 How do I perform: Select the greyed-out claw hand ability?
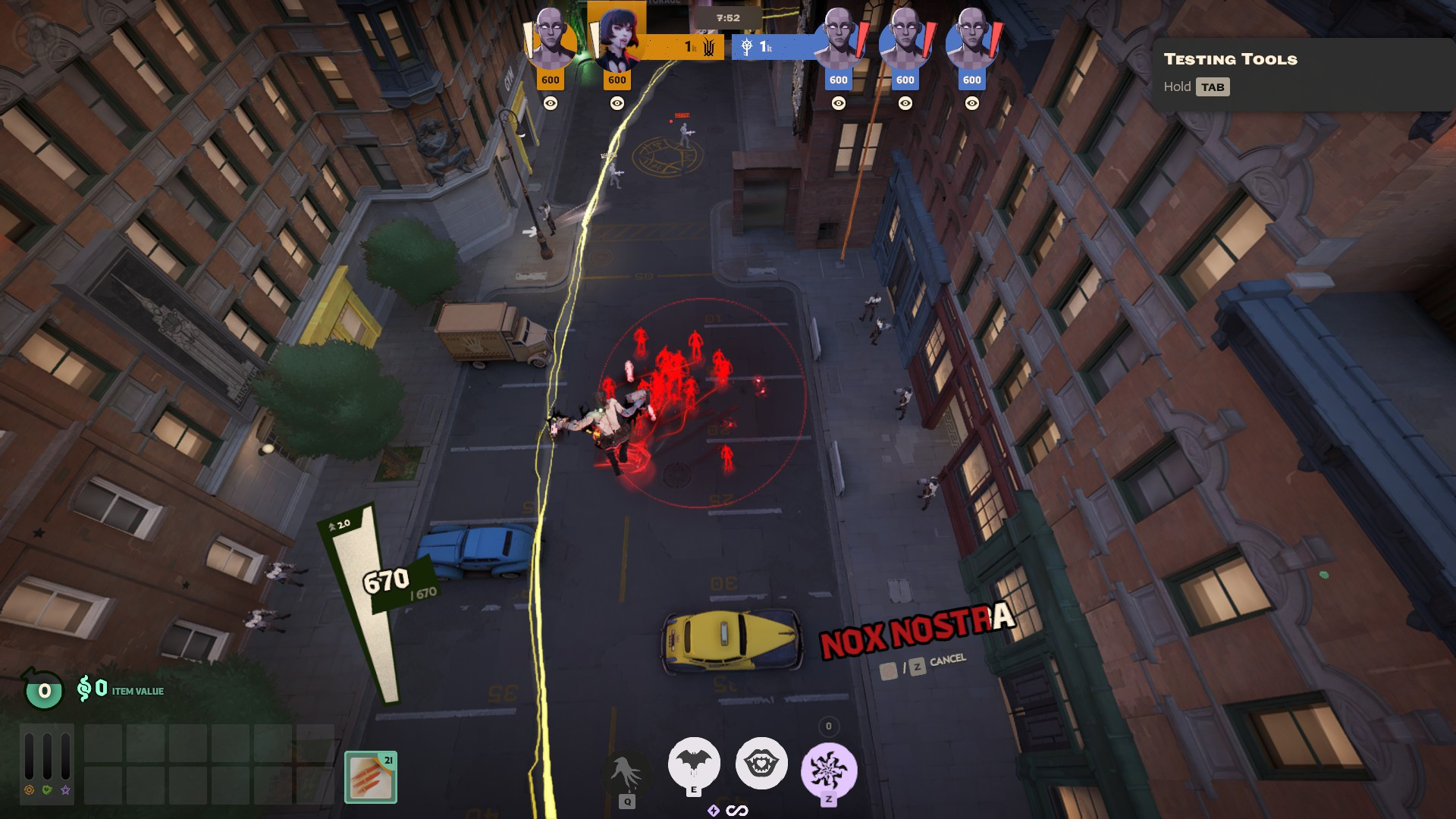627,773
